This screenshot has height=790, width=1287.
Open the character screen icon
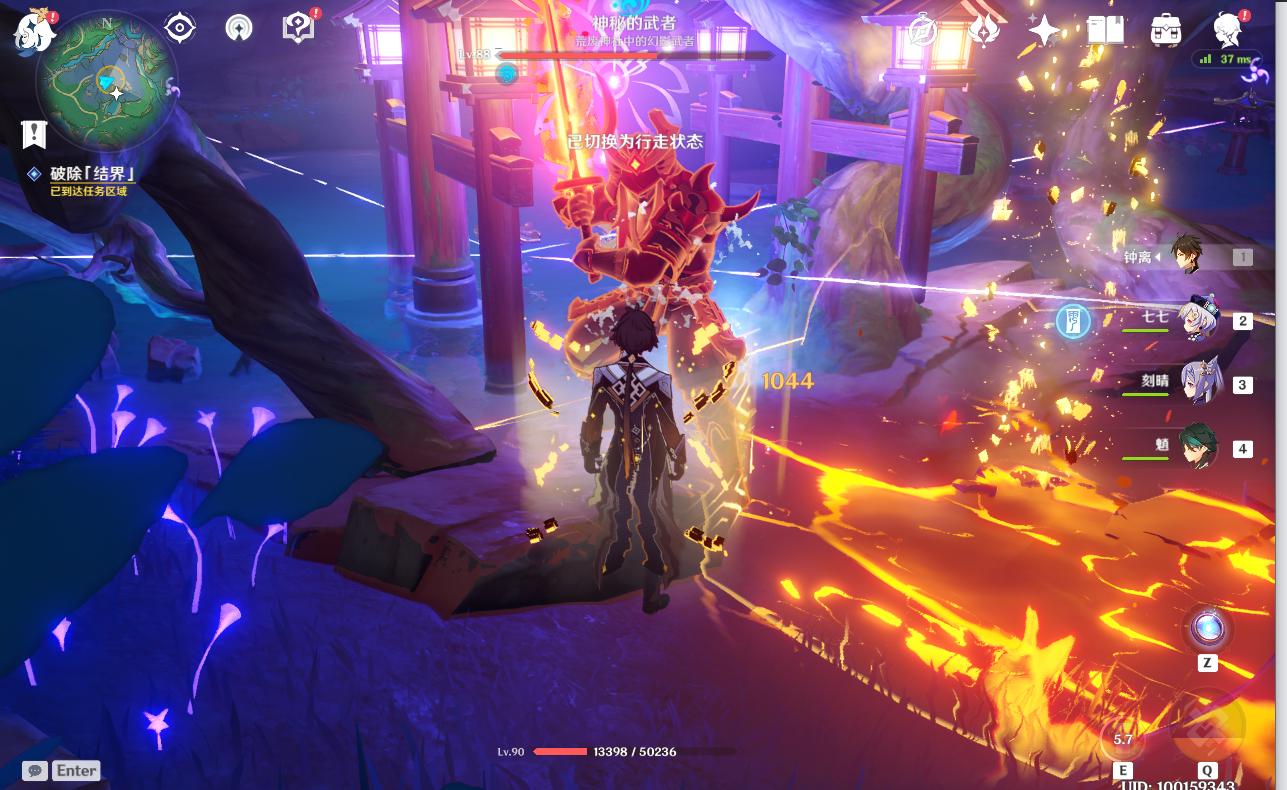point(1228,31)
